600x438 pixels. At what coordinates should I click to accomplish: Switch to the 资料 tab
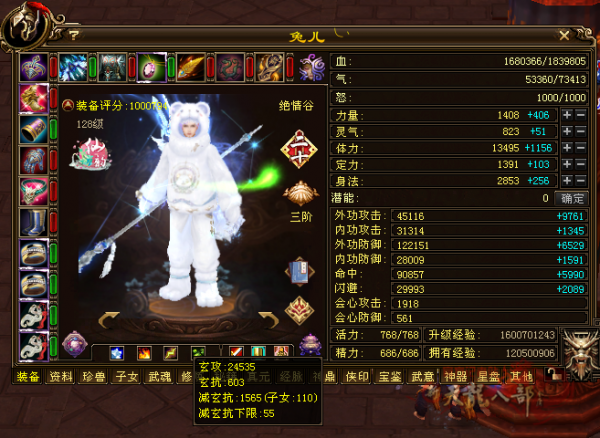61,377
